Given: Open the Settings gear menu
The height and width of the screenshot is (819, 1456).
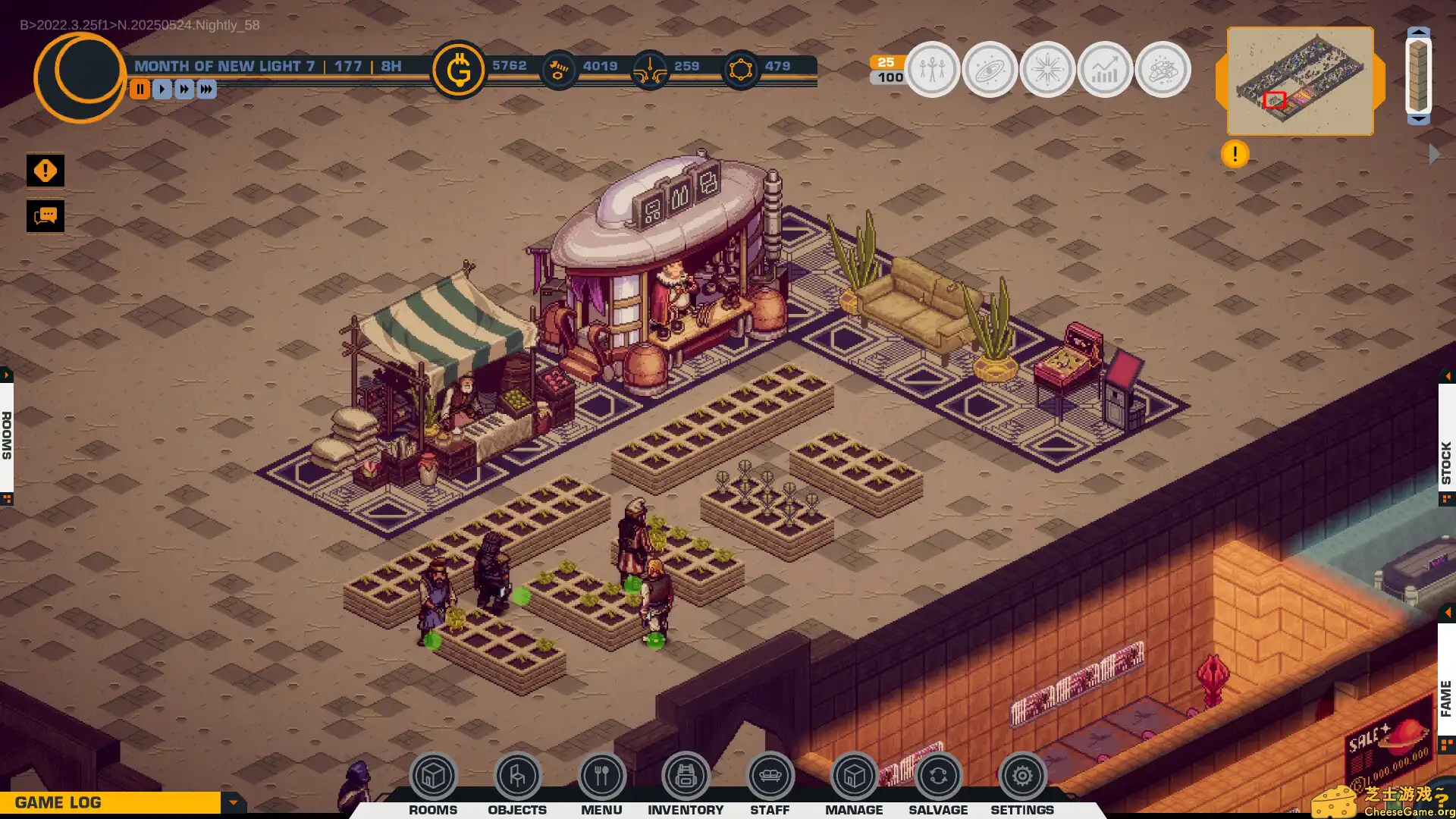Looking at the screenshot, I should (1022, 776).
